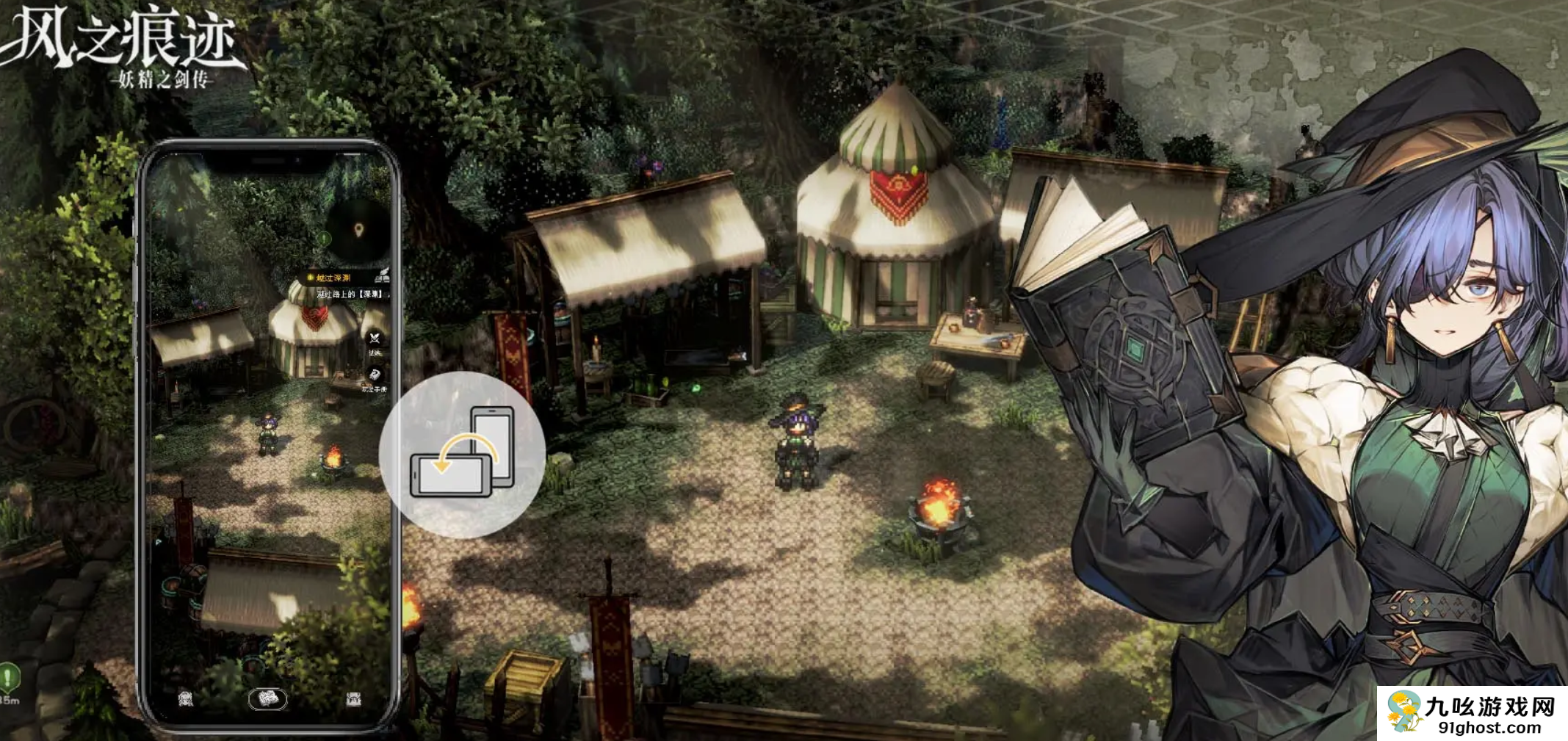Click the screen rotation icon circle

click(x=462, y=455)
